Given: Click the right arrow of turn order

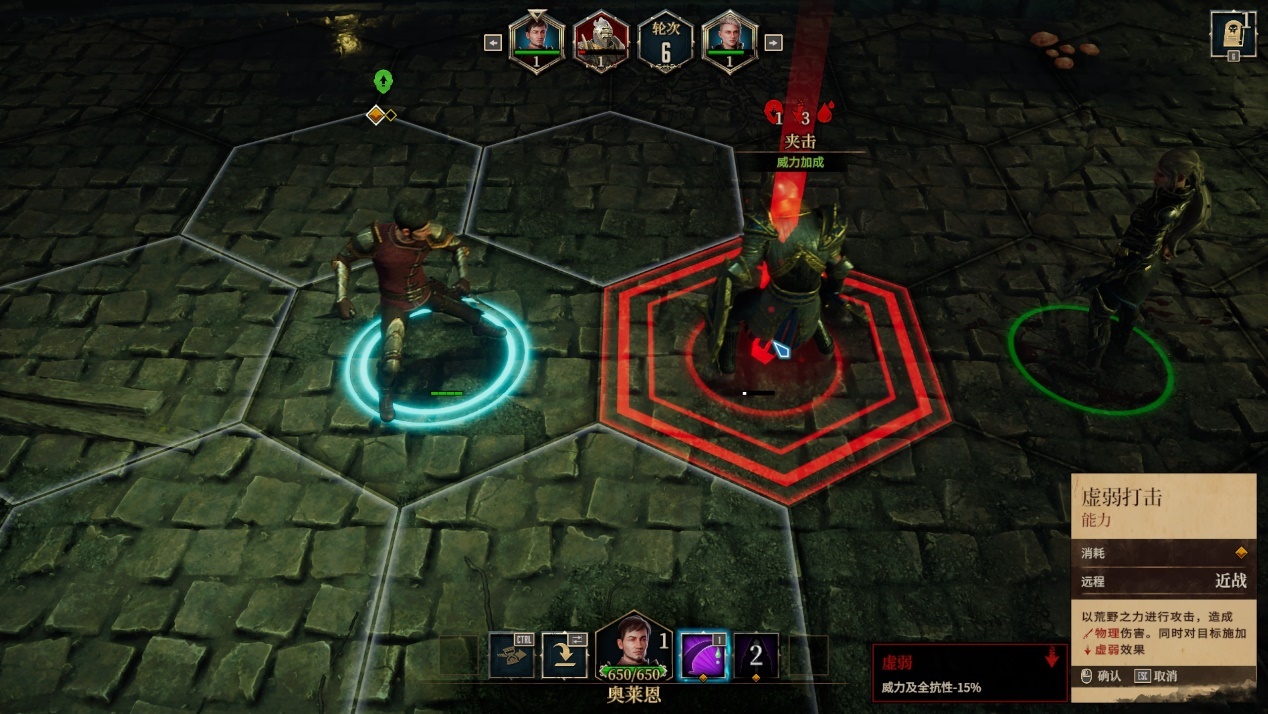Looking at the screenshot, I should click(x=773, y=42).
